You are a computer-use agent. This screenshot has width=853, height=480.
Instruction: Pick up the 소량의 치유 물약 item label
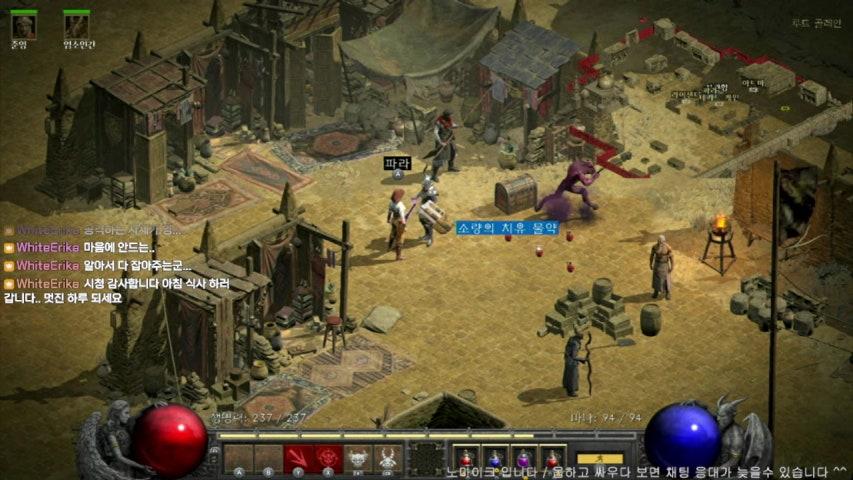(x=506, y=228)
